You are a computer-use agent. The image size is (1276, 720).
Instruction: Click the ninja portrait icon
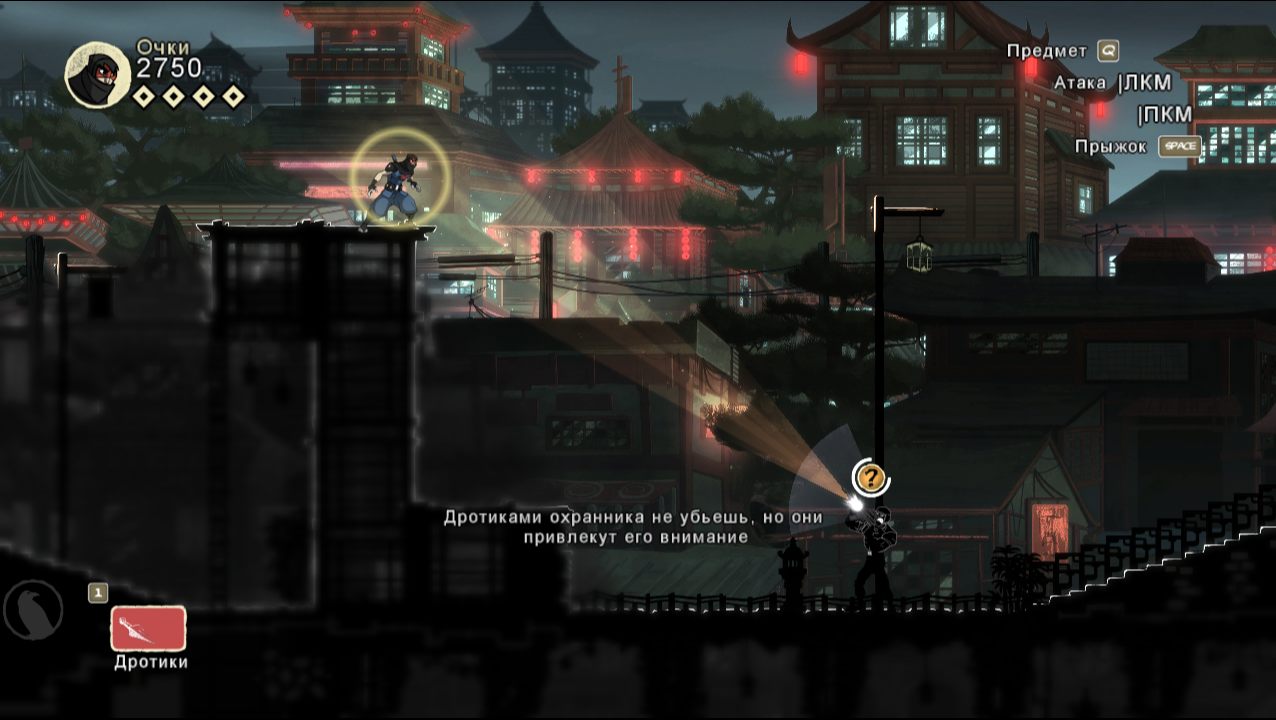97,74
